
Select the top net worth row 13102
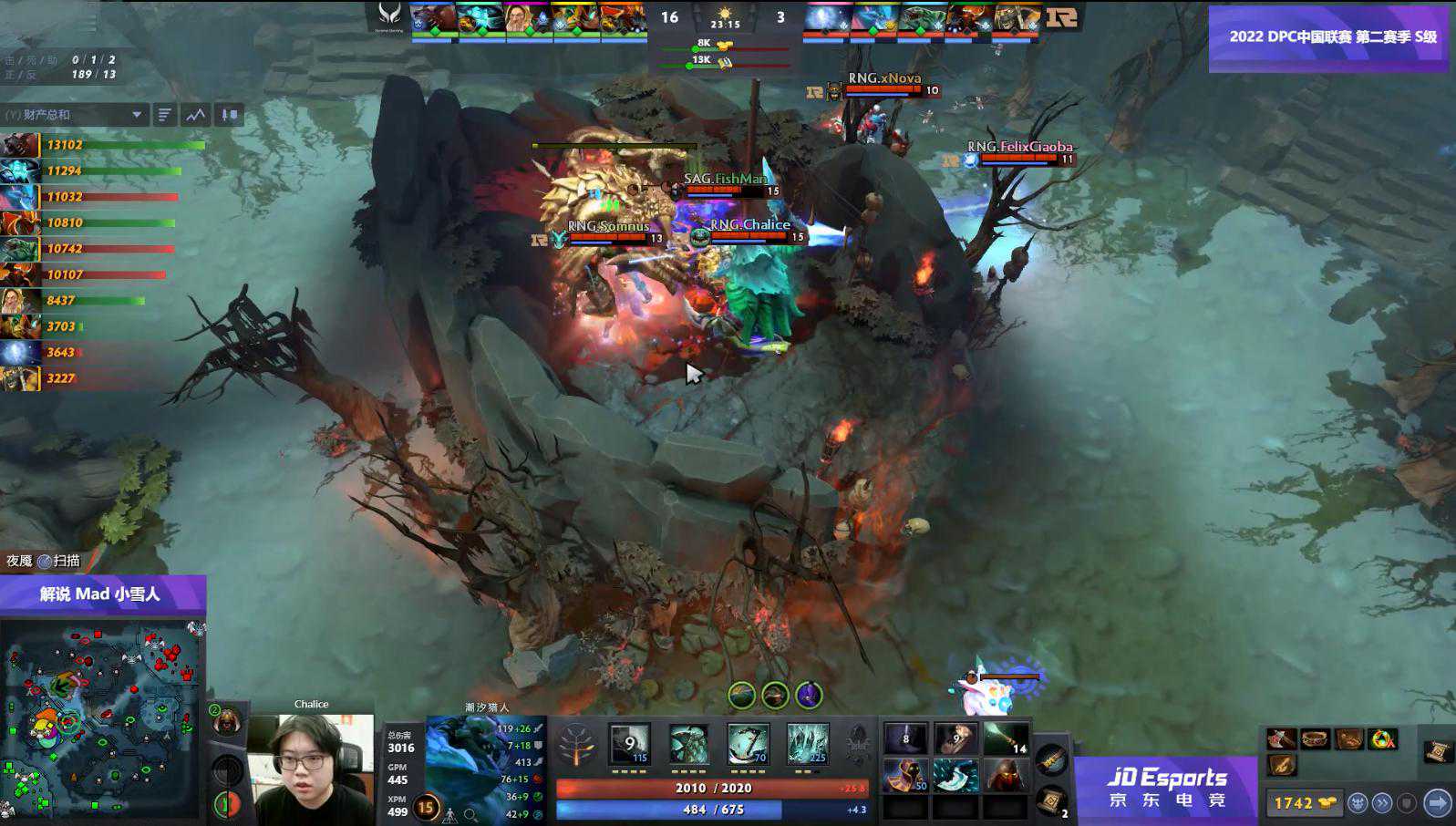(x=102, y=145)
